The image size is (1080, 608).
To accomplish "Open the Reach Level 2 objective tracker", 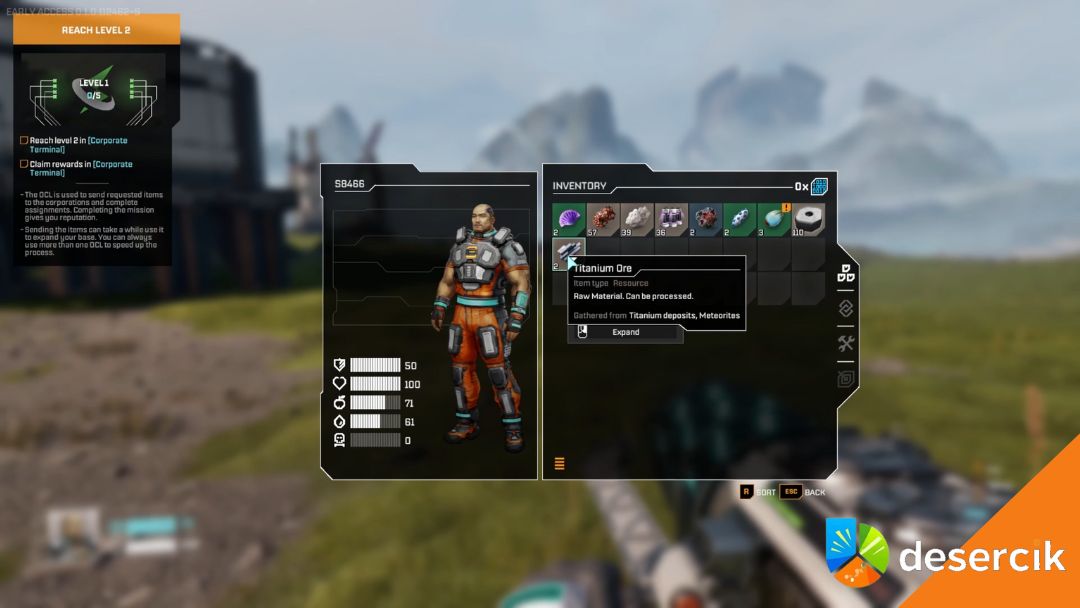I will click(96, 30).
